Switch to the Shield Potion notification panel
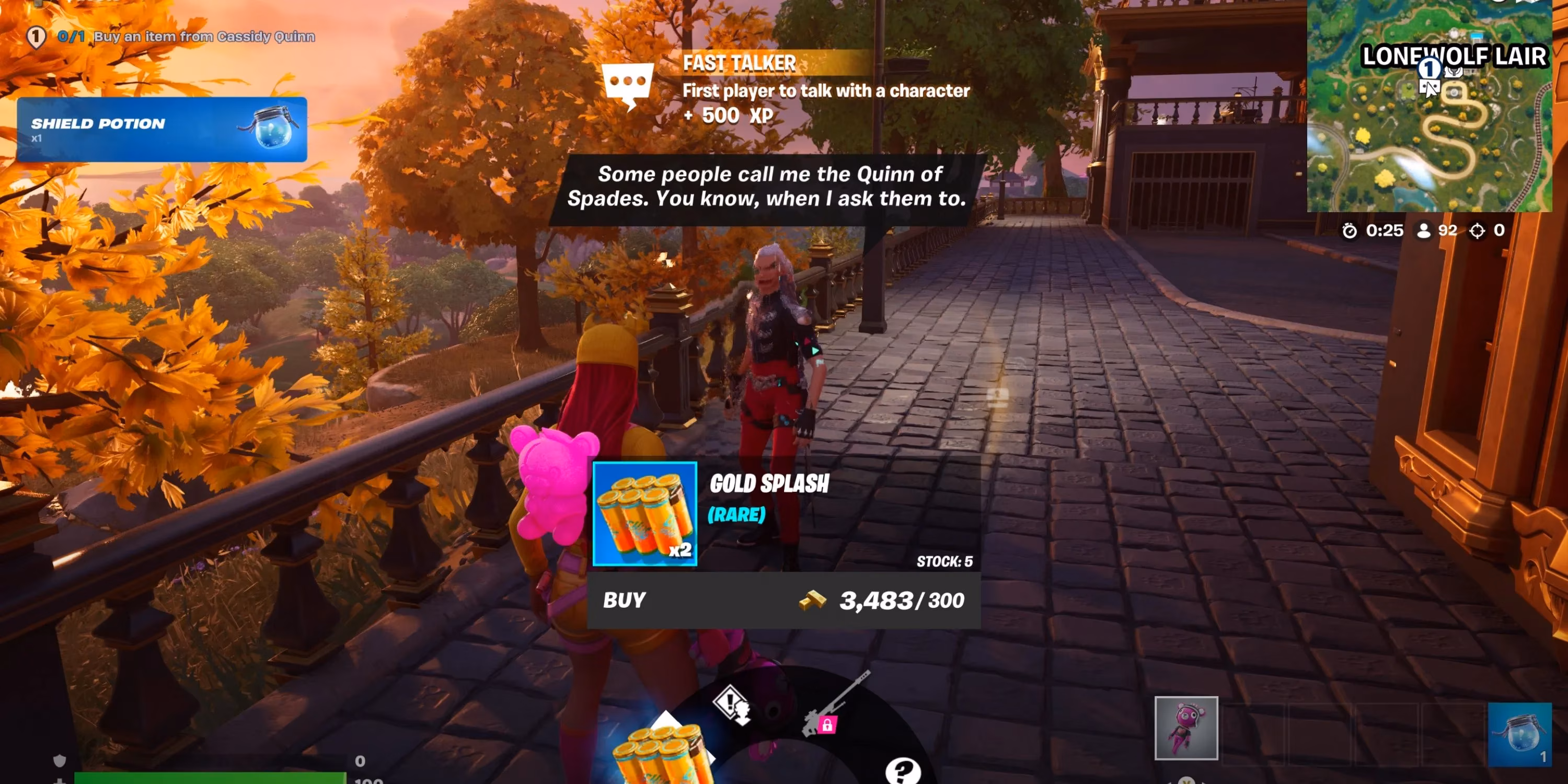1568x784 pixels. (162, 130)
